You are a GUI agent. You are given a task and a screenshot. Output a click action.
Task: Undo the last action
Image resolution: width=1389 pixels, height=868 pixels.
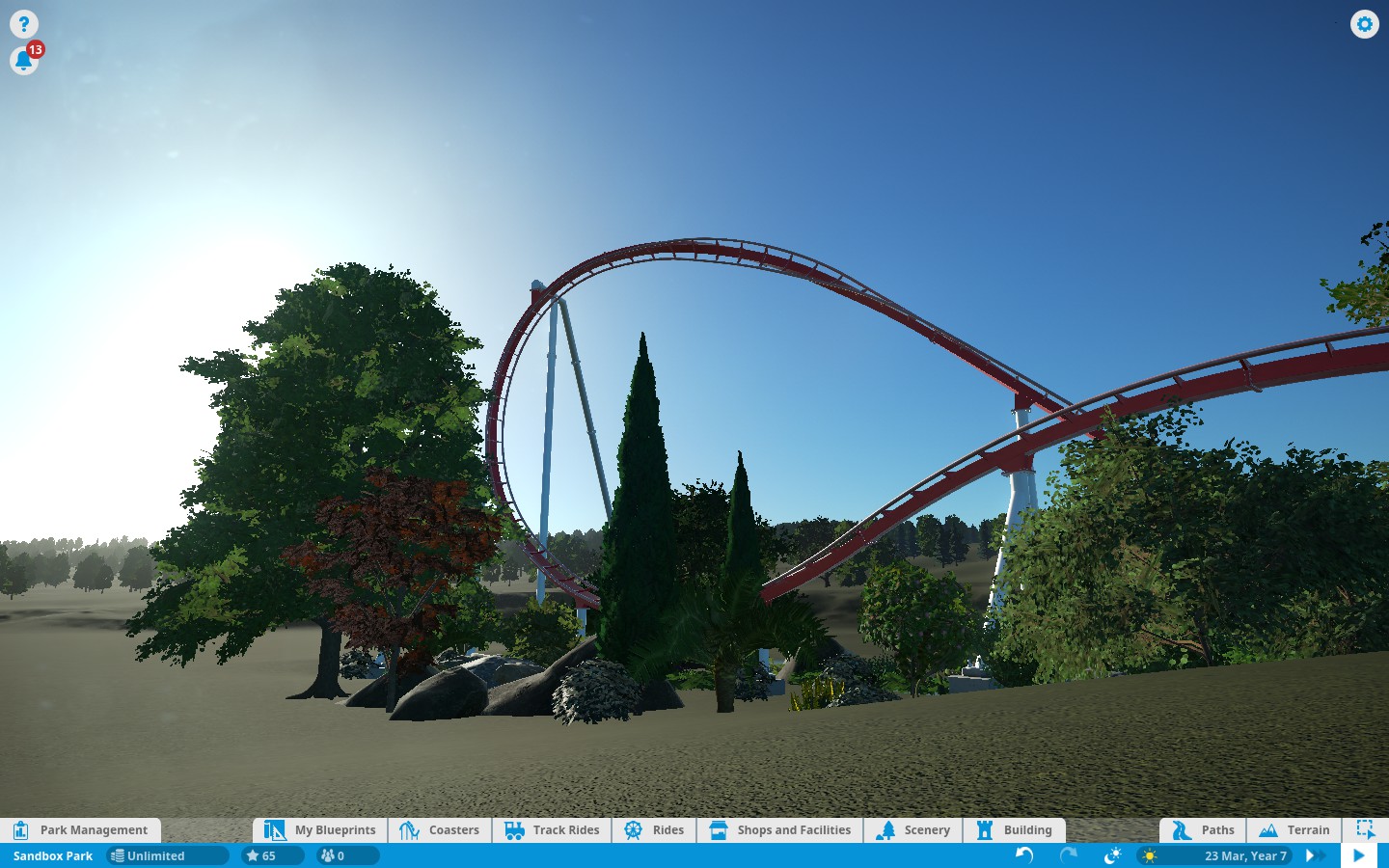coord(1024,855)
